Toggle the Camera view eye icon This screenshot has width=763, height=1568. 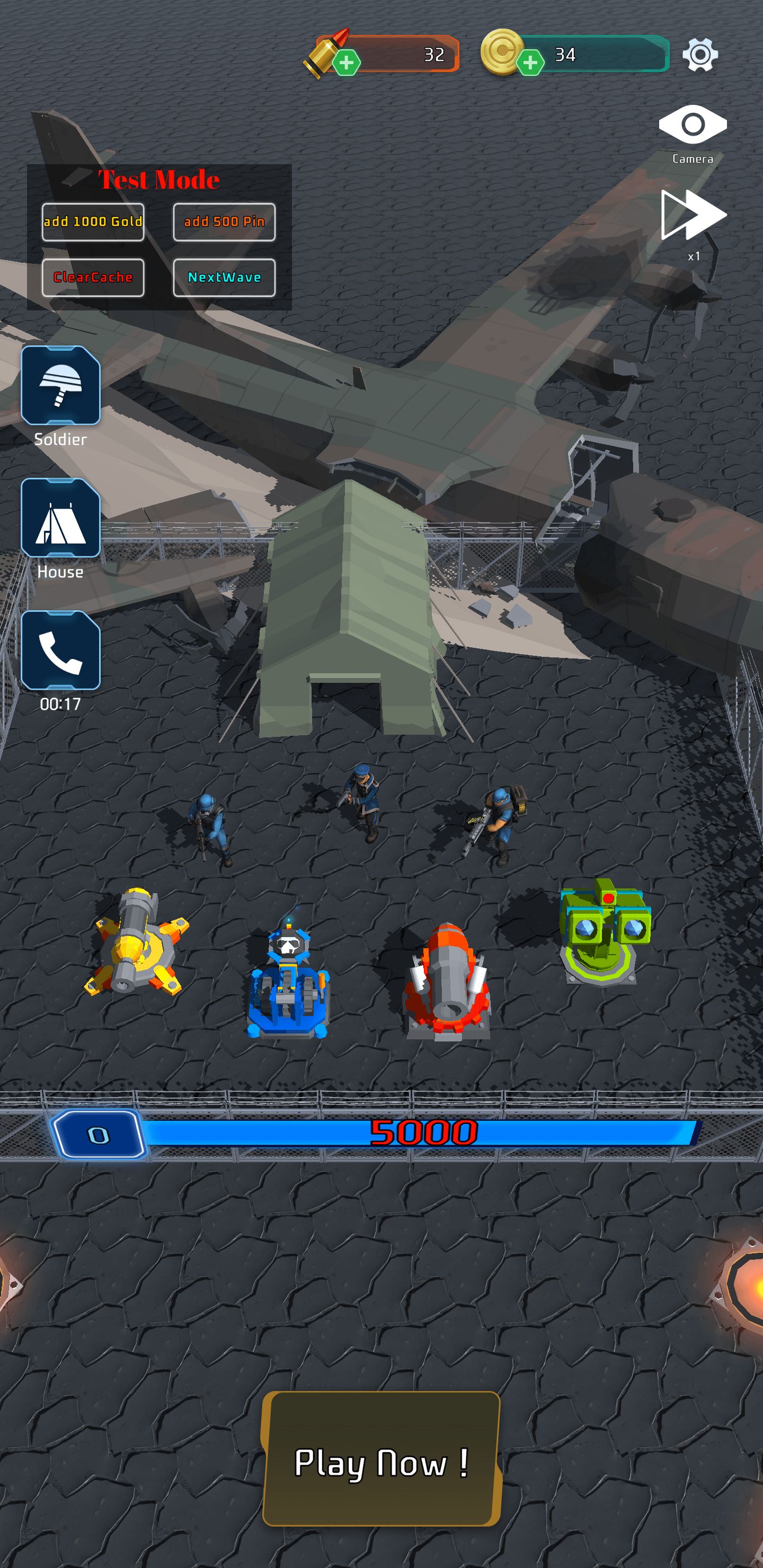point(693,125)
